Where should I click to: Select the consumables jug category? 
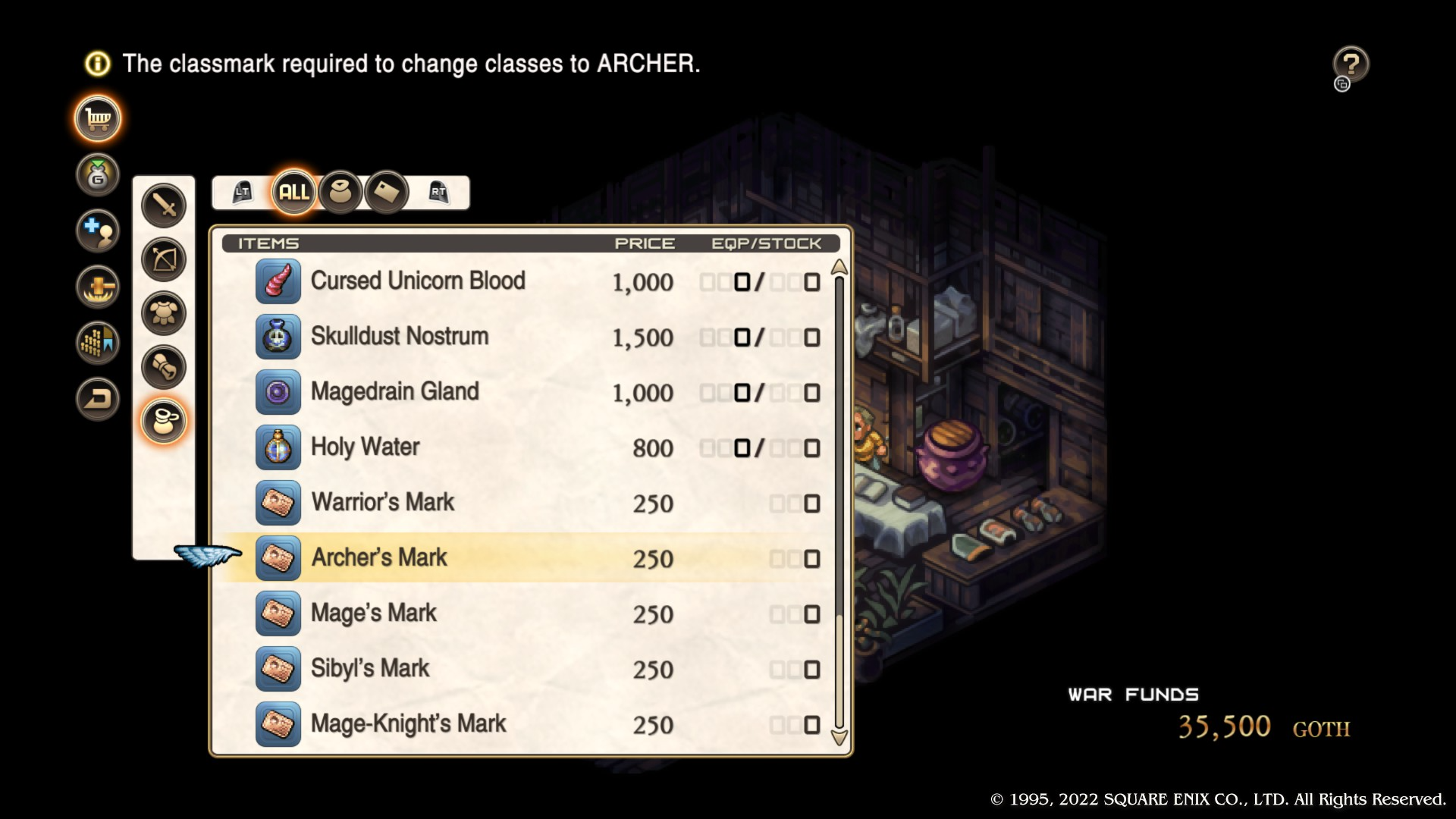click(x=164, y=421)
